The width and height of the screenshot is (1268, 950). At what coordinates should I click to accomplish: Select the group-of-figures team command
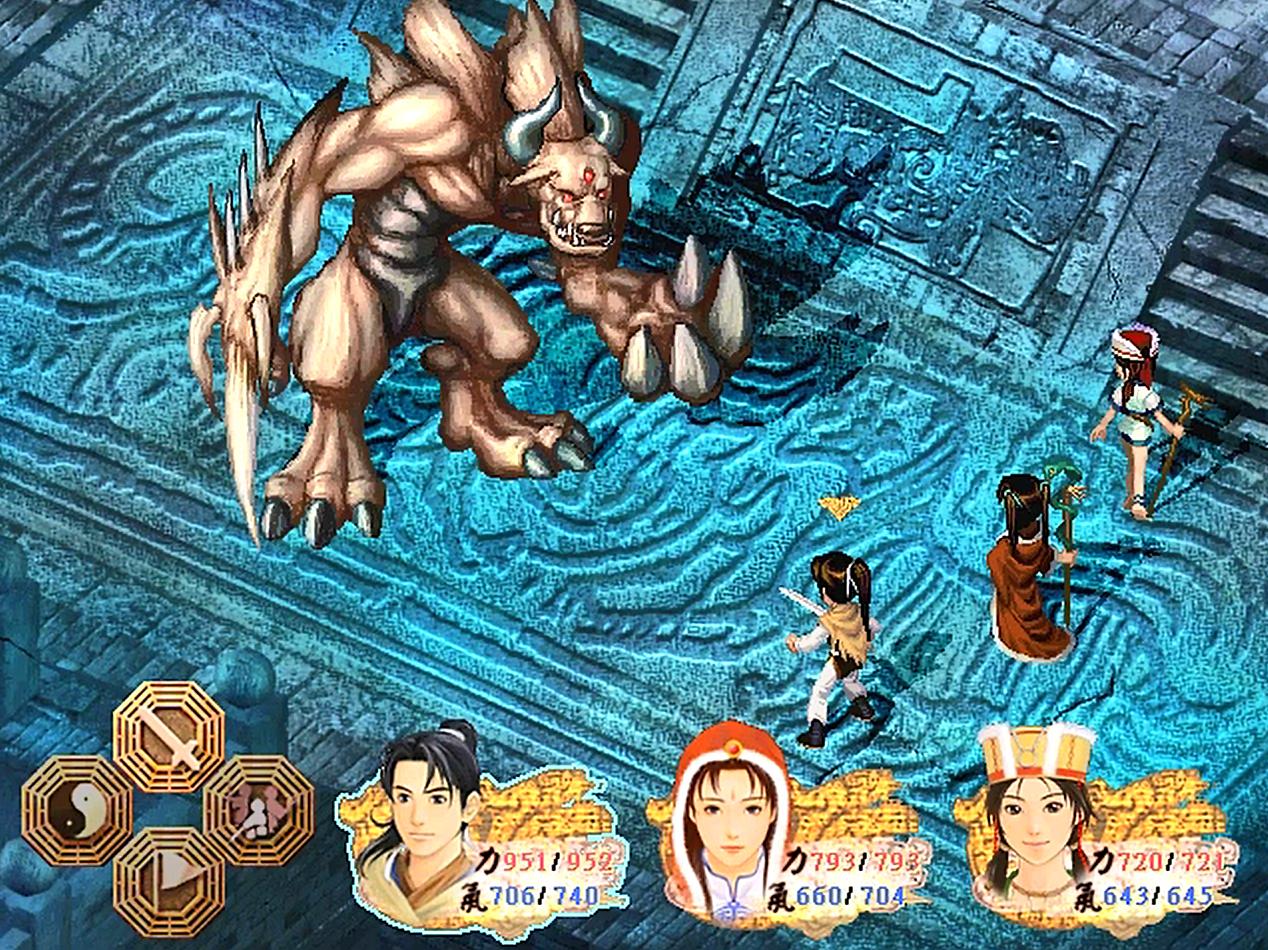[x=258, y=809]
